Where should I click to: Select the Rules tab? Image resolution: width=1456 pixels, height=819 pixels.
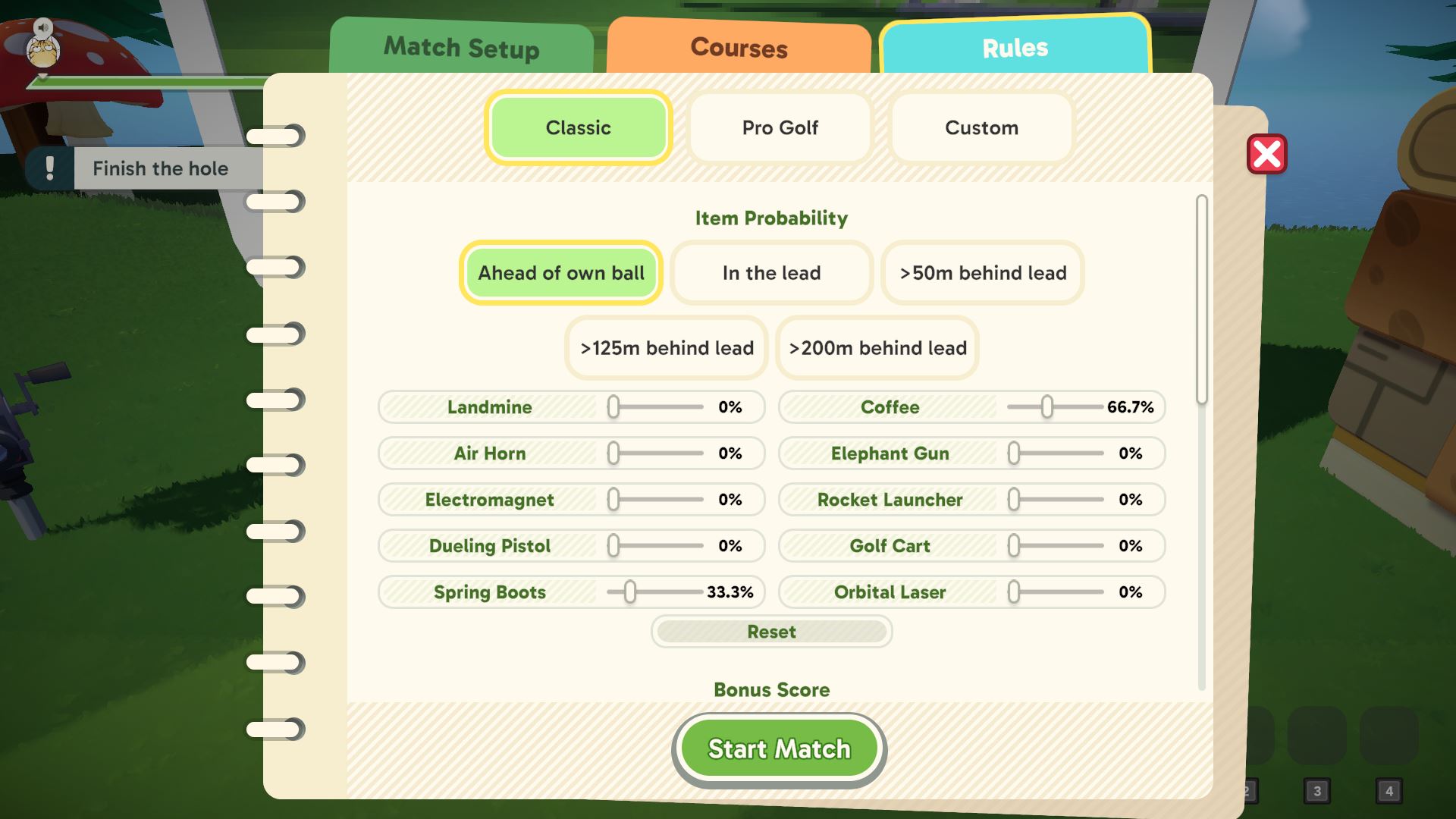(x=1015, y=48)
